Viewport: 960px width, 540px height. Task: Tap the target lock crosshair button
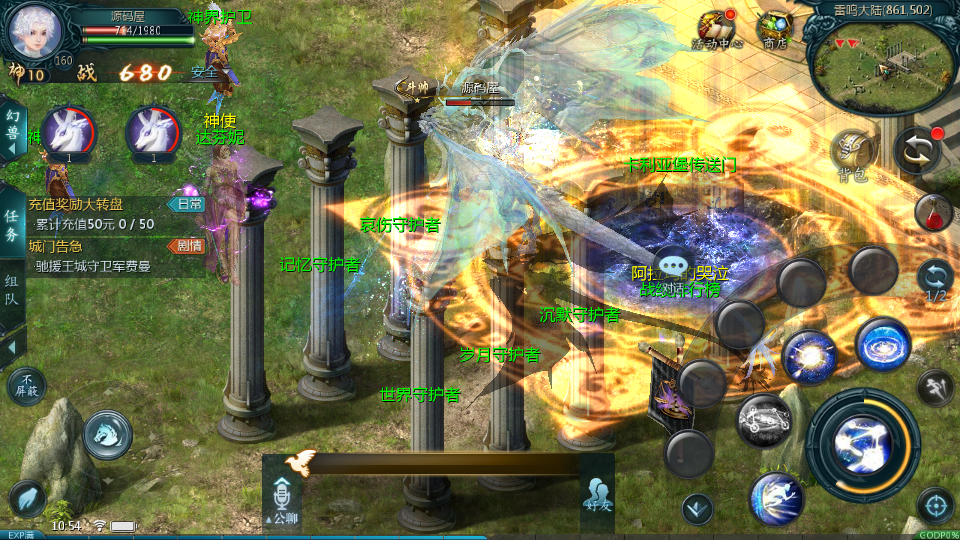[x=935, y=505]
